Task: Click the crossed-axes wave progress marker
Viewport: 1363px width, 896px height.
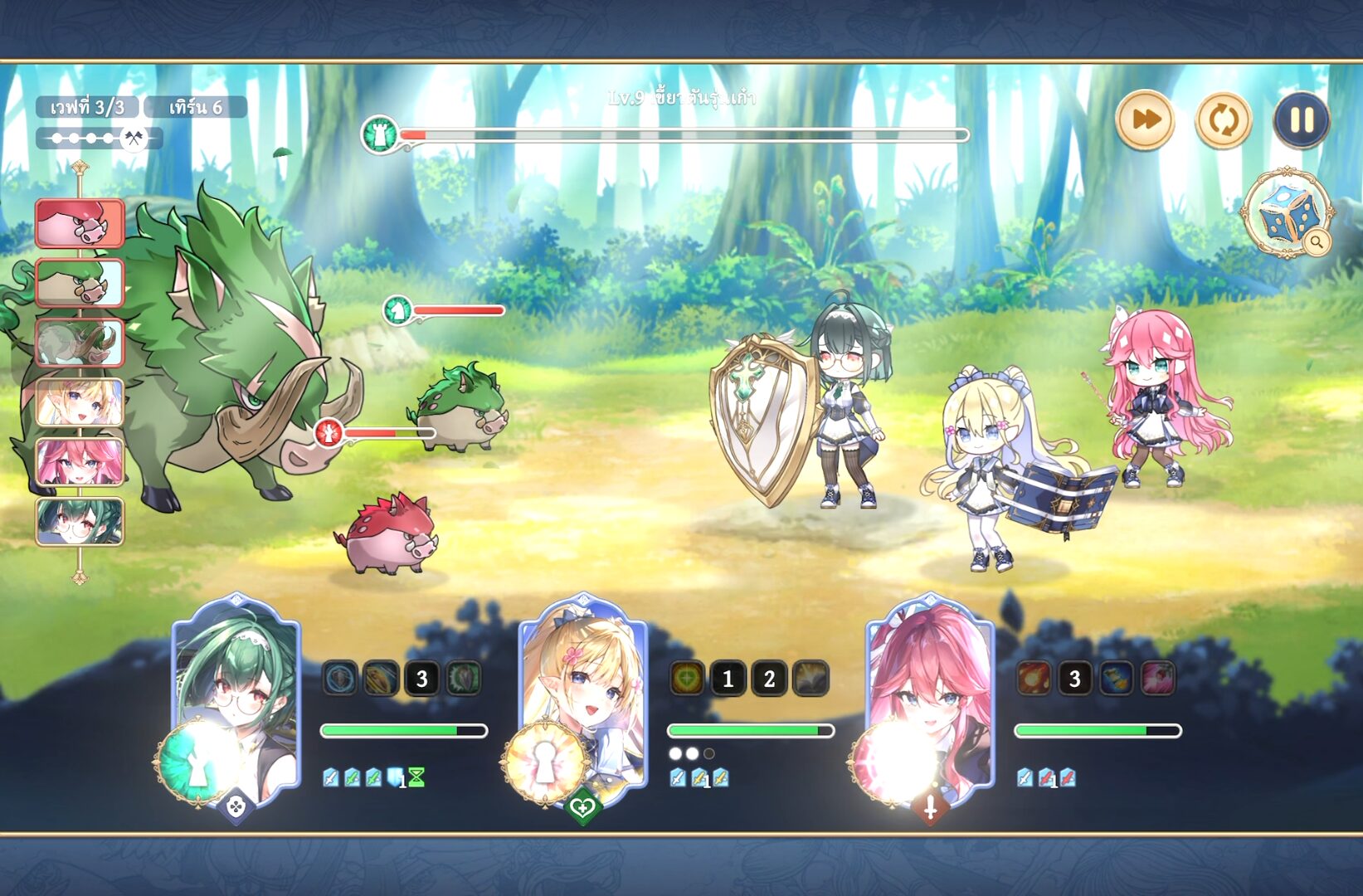Action: click(x=134, y=138)
